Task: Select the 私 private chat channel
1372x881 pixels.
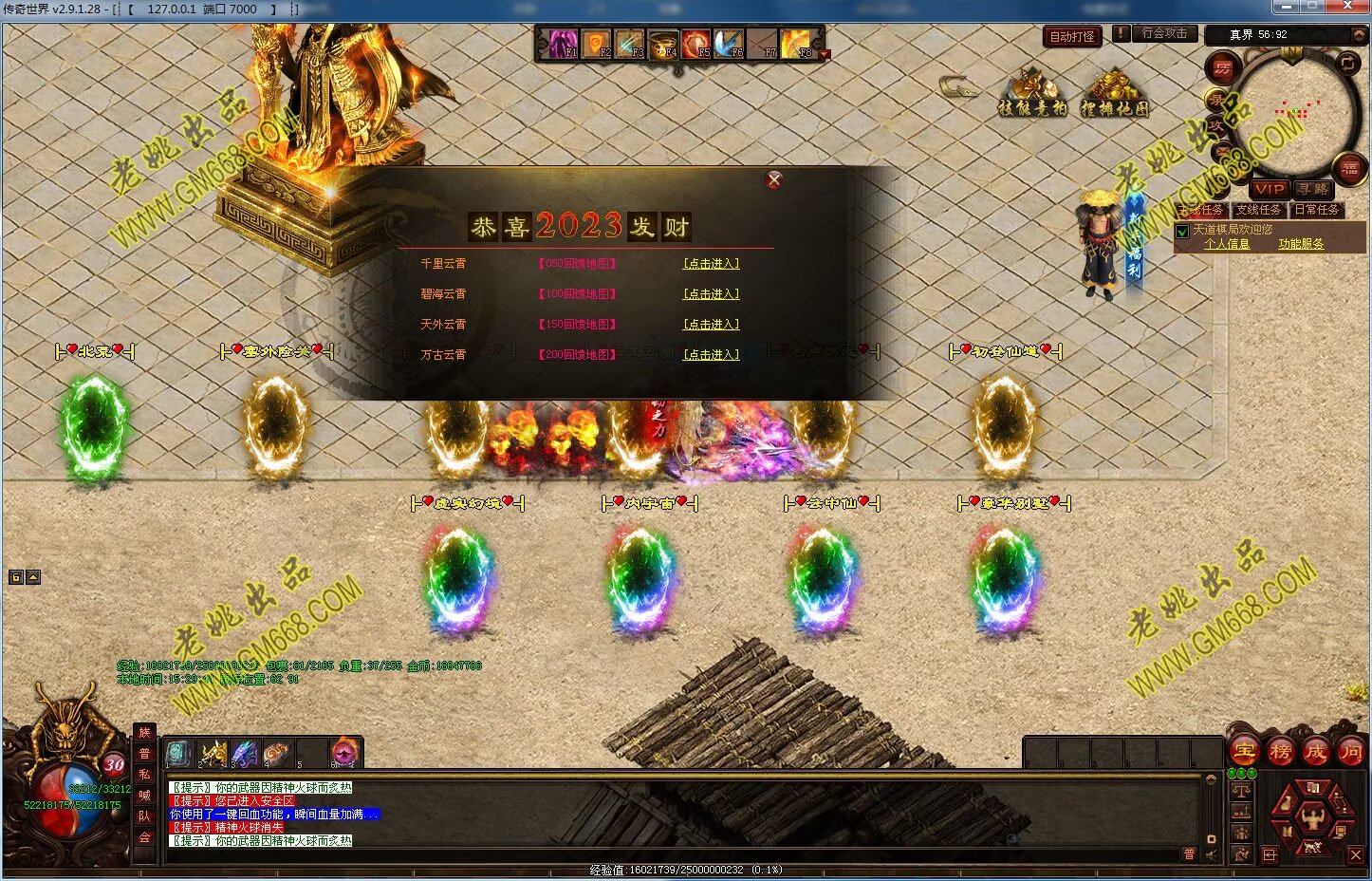Action: 144,774
